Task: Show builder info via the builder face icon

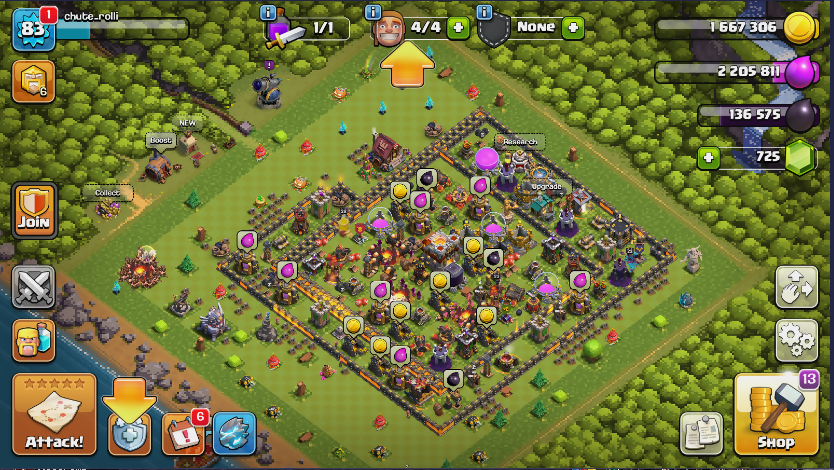Action: click(x=388, y=29)
